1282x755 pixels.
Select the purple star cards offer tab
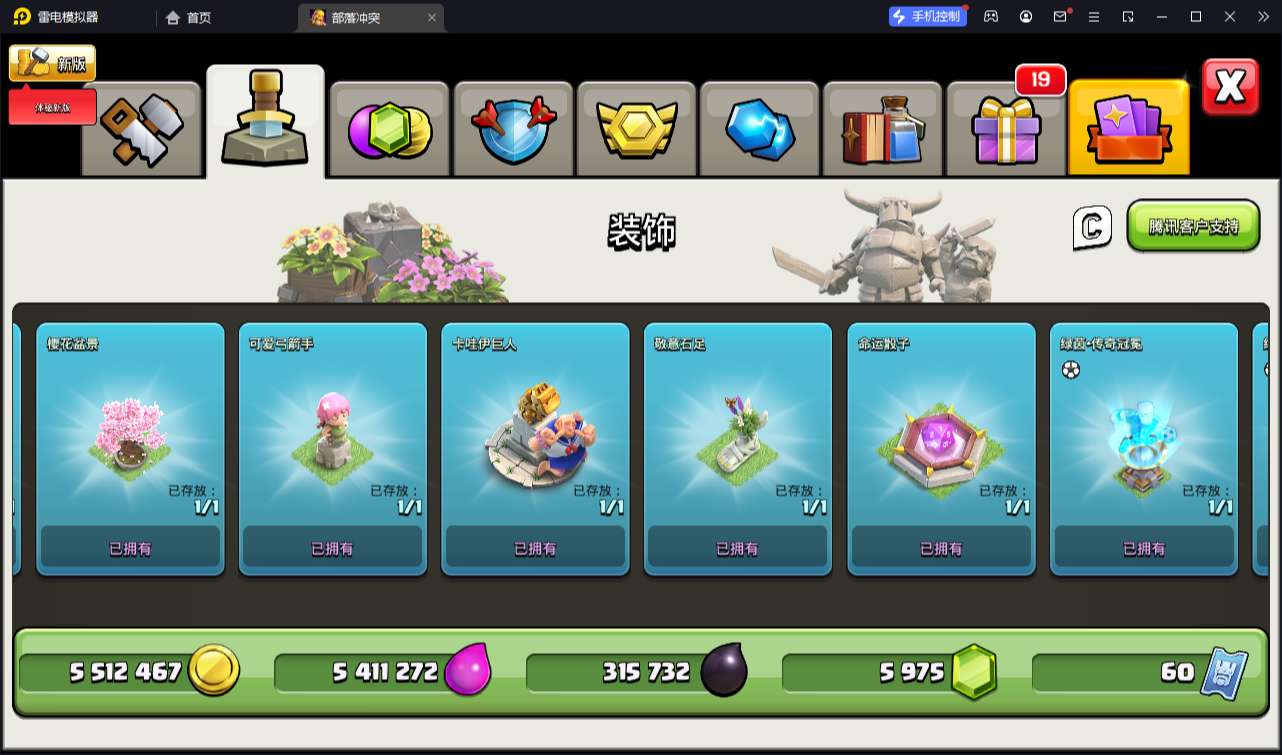click(1128, 128)
